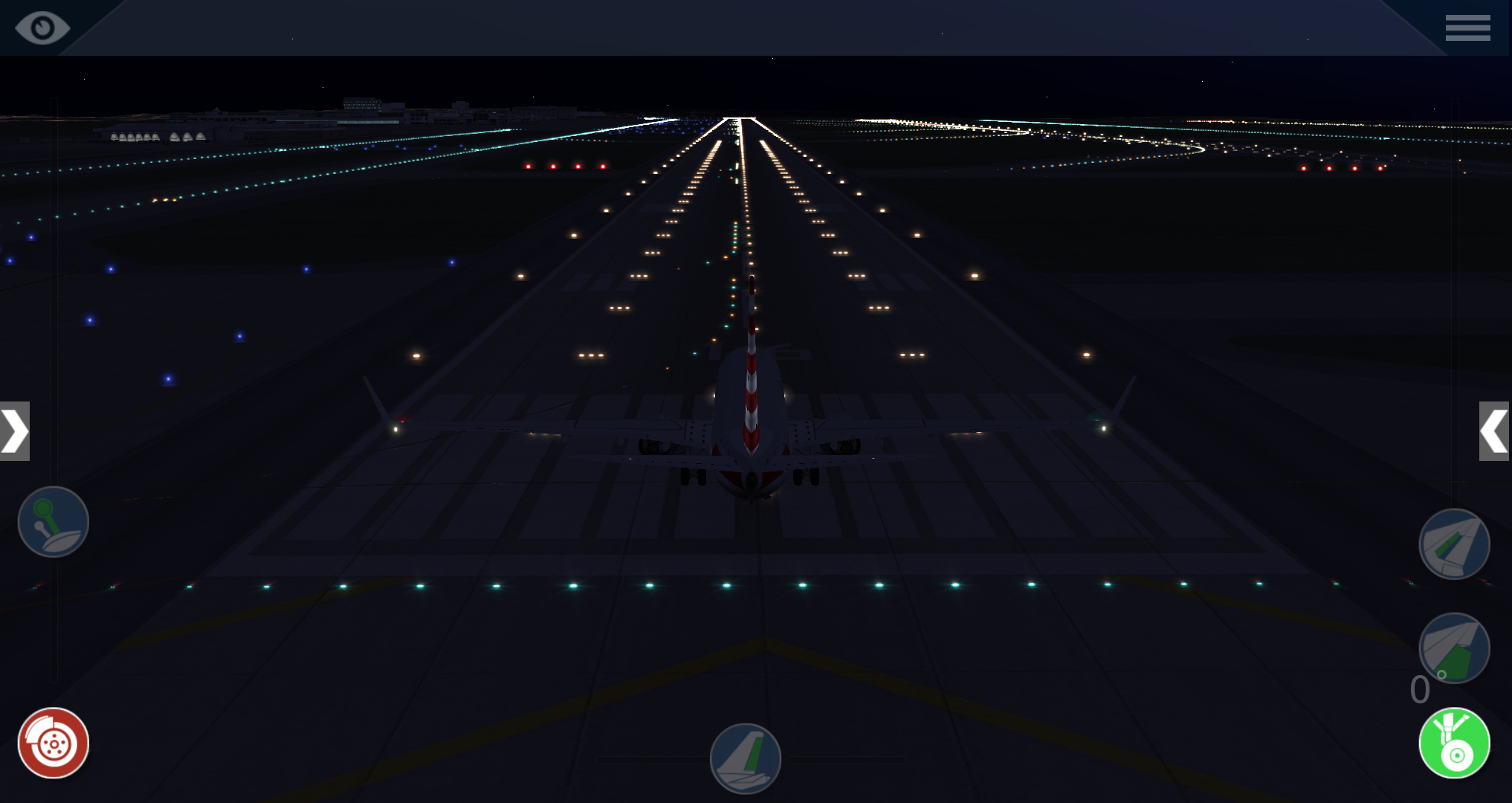This screenshot has height=803, width=1512.
Task: Click the eye icon to cycle viewpoints
Action: [x=42, y=28]
